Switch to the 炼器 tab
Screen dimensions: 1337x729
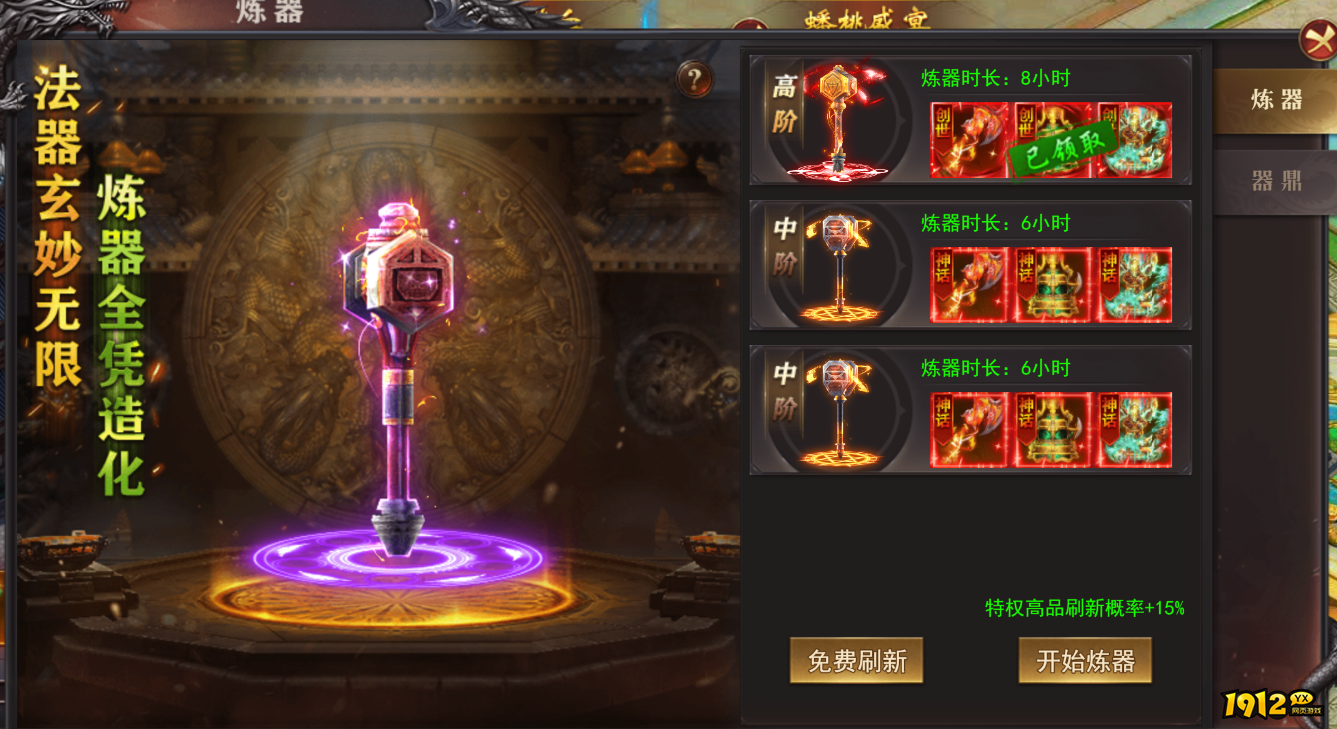tap(1276, 100)
